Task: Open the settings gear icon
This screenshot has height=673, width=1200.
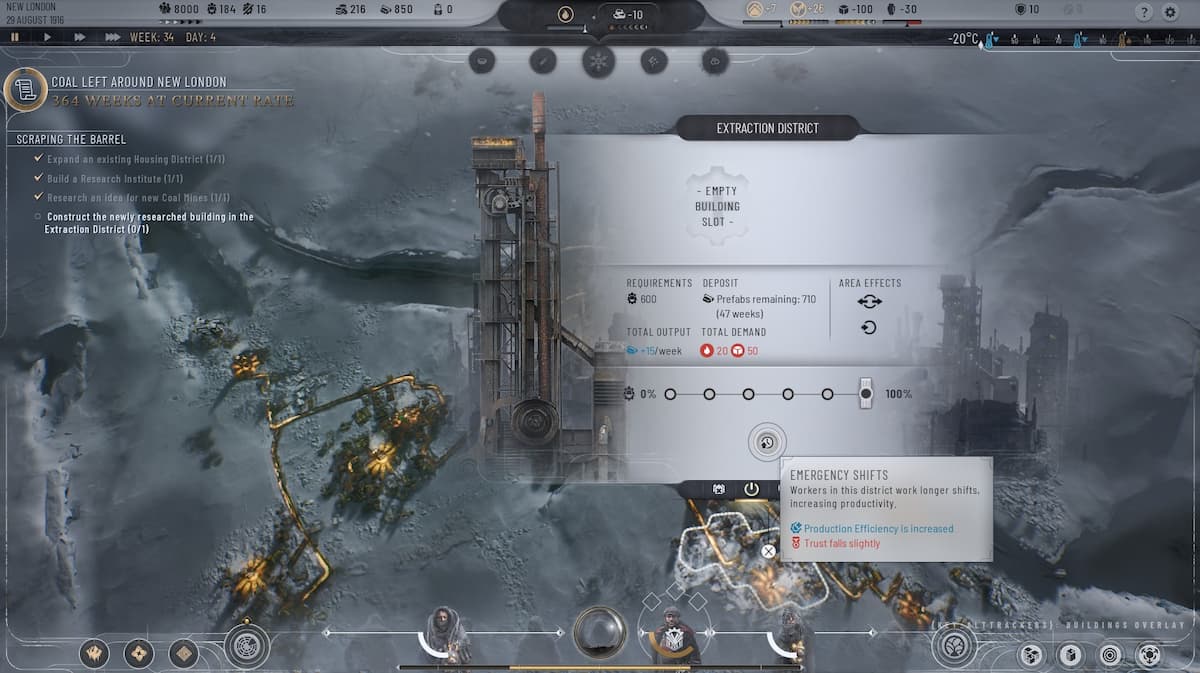Action: pyautogui.click(x=1171, y=12)
